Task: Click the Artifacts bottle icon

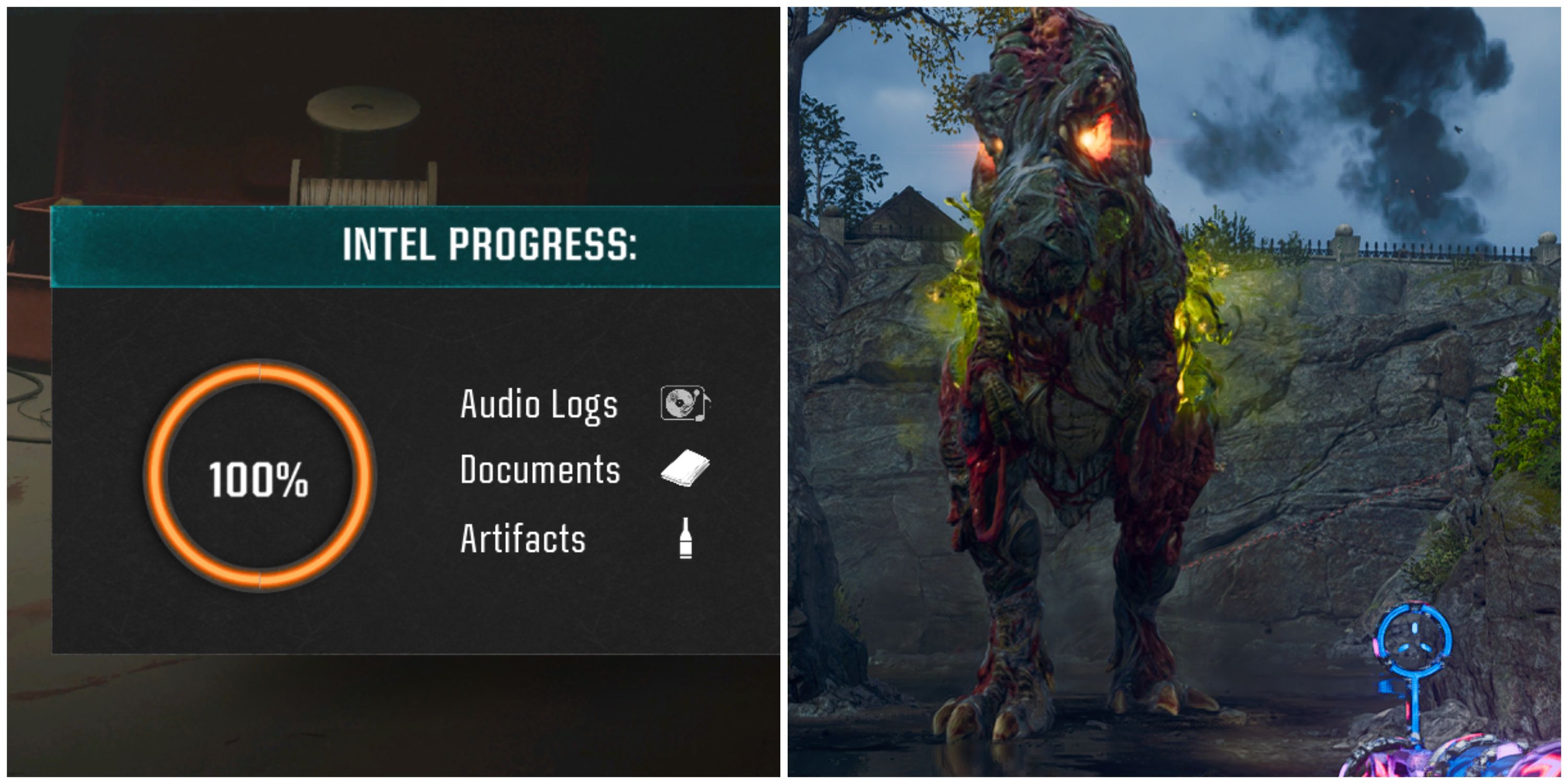Action: click(685, 538)
